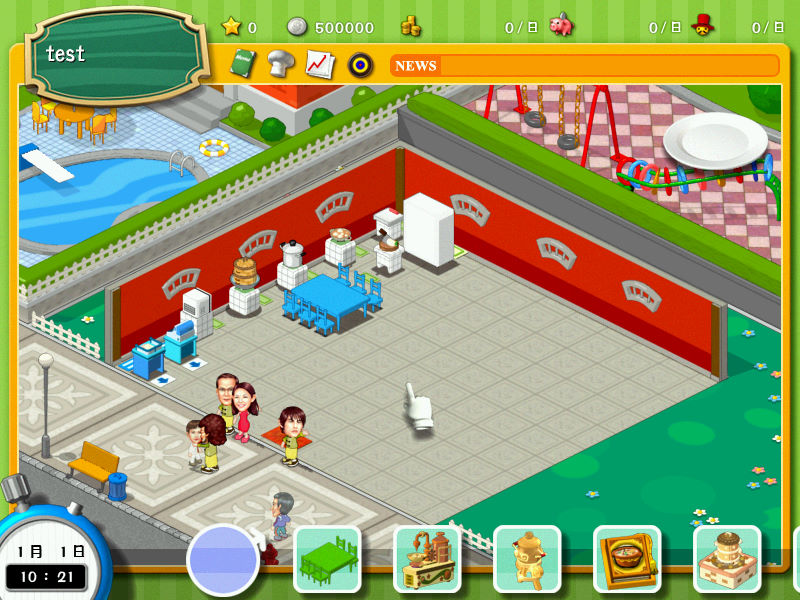Select the golden ornament decoration category
This screenshot has height=600, width=800.
pyautogui.click(x=527, y=559)
